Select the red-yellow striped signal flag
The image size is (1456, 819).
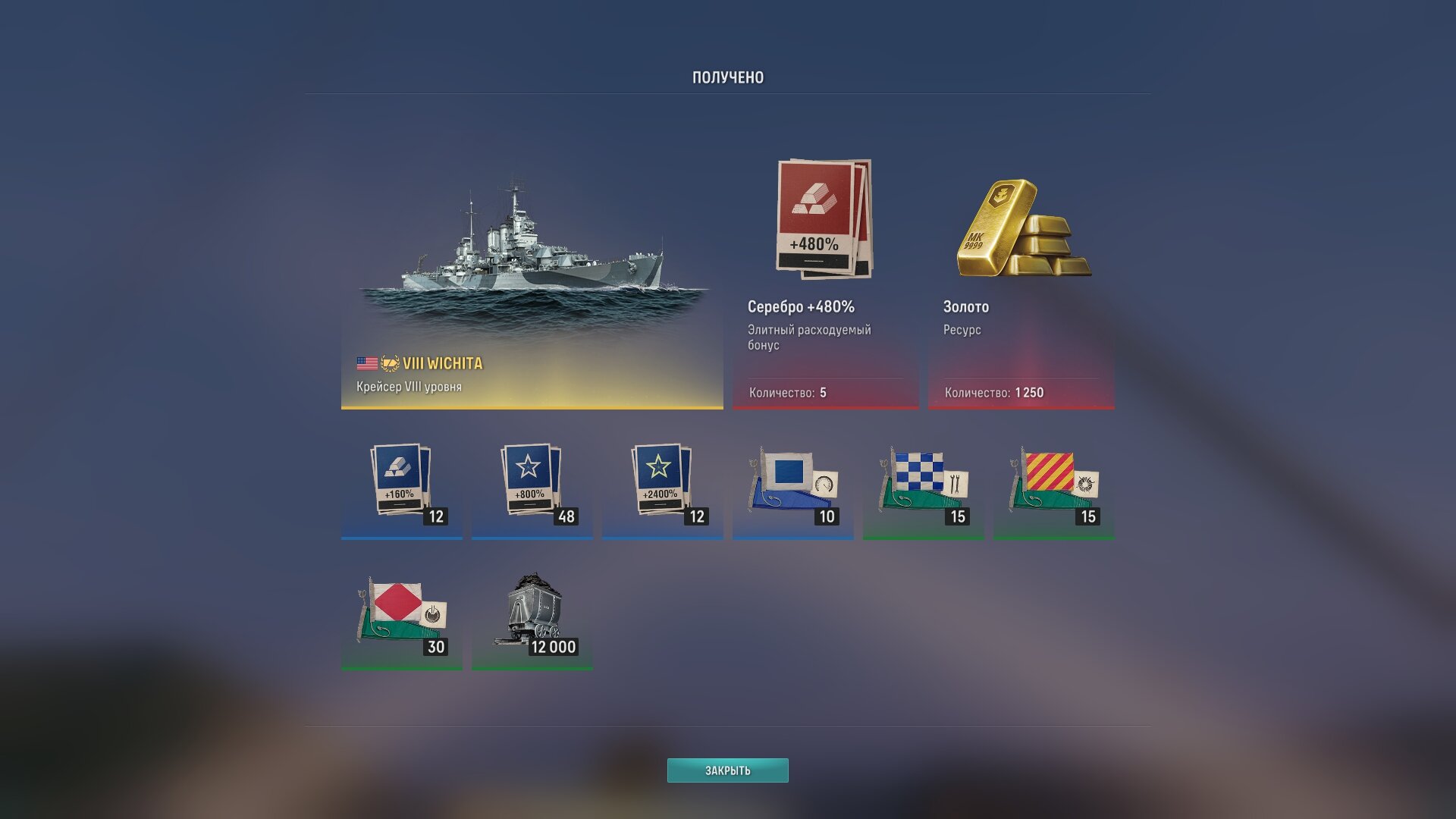coord(1053,485)
